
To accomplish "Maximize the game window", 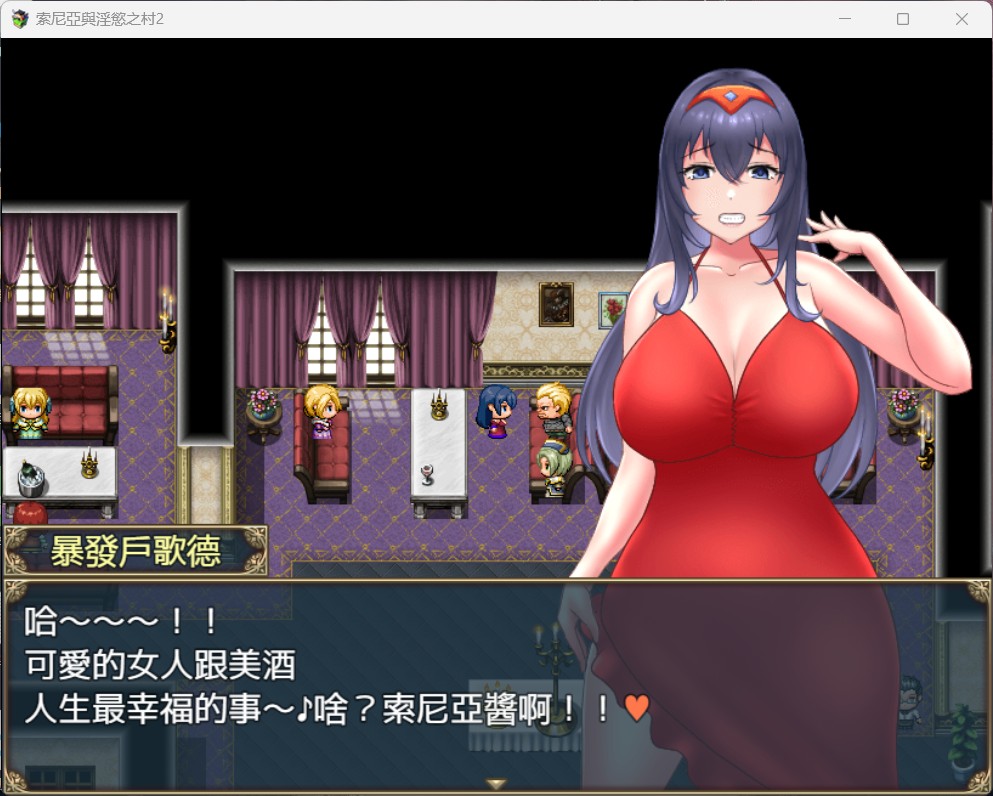I will pos(903,19).
